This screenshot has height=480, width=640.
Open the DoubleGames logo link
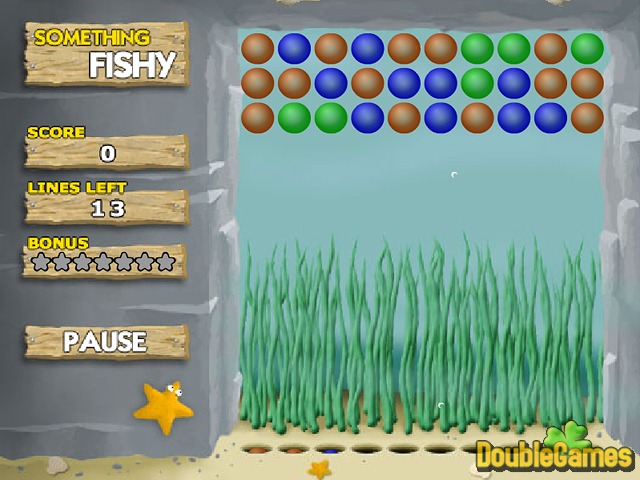click(555, 453)
